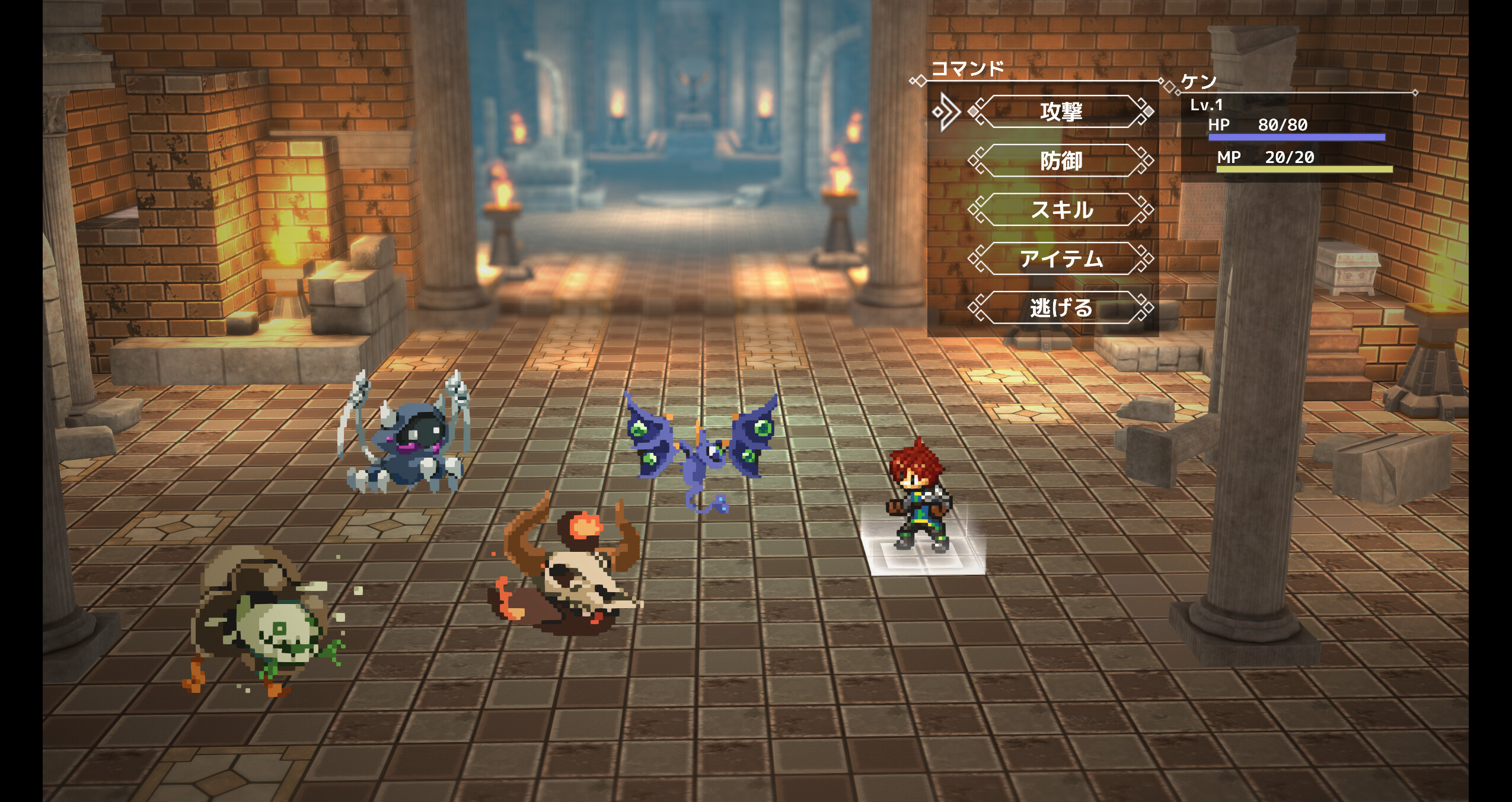This screenshot has height=802, width=1512.
Task: Open the スキル (Skill) menu
Action: [x=1063, y=210]
